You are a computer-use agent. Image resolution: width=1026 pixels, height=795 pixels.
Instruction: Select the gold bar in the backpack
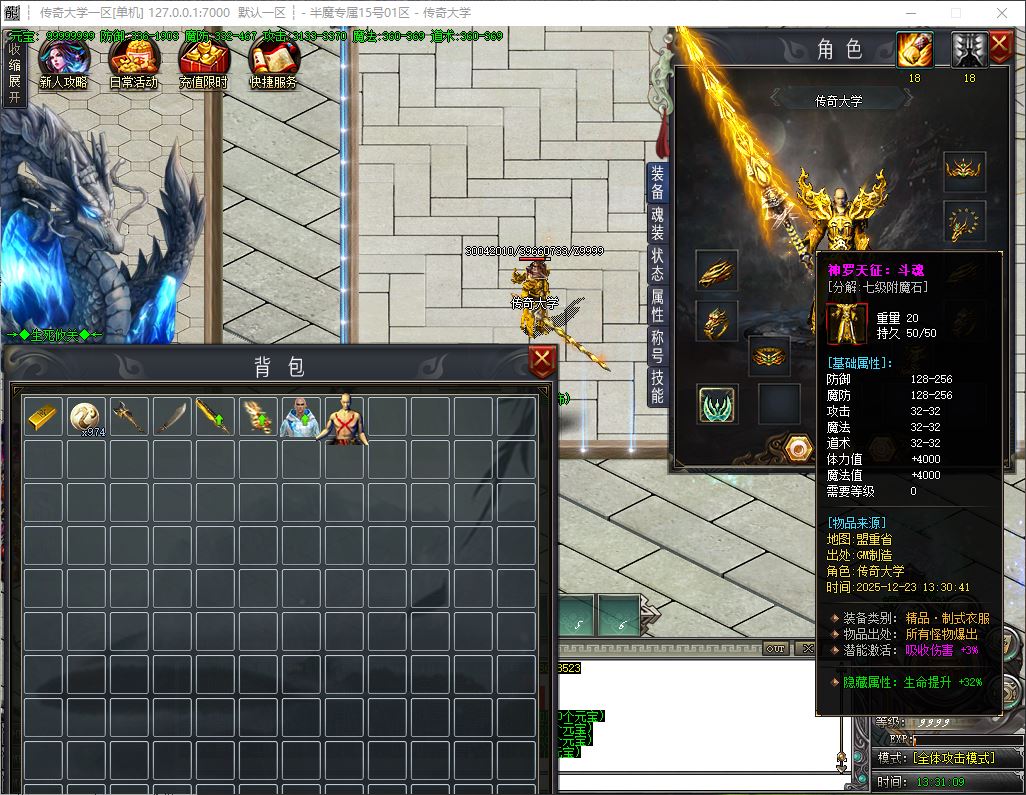[44, 417]
